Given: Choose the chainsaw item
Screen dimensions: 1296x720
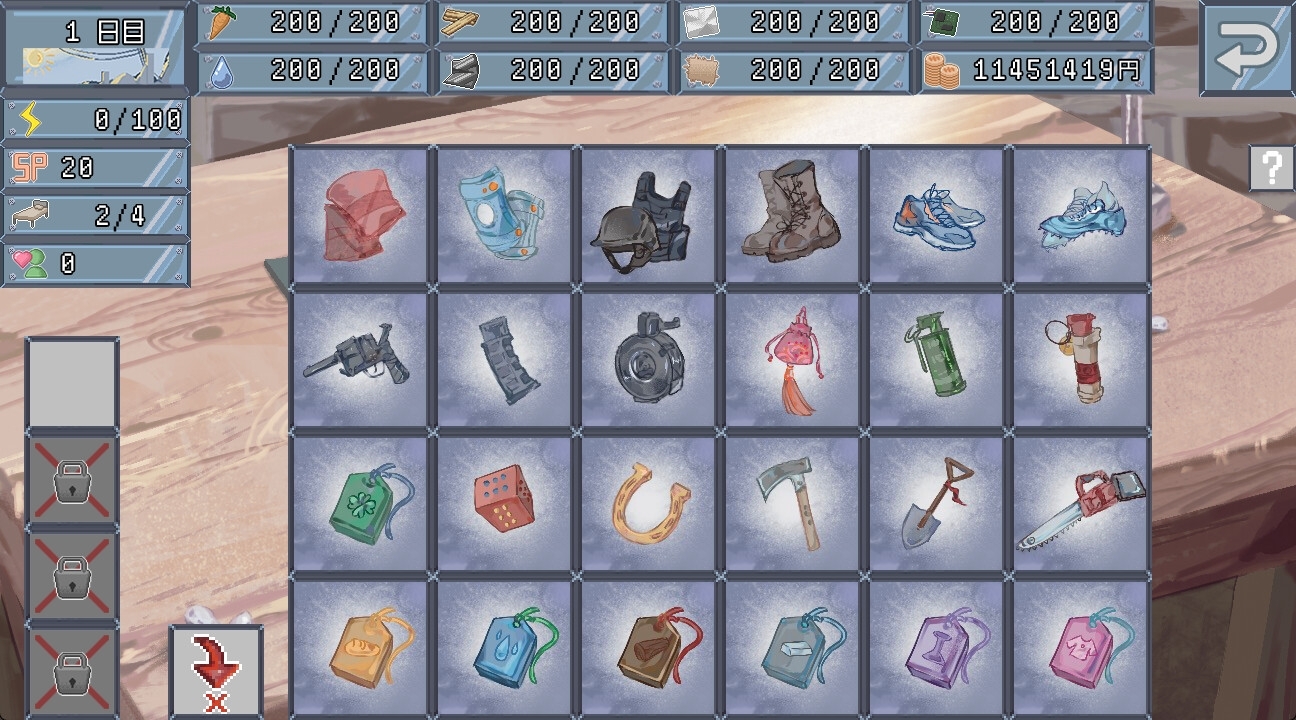Looking at the screenshot, I should tap(1081, 504).
